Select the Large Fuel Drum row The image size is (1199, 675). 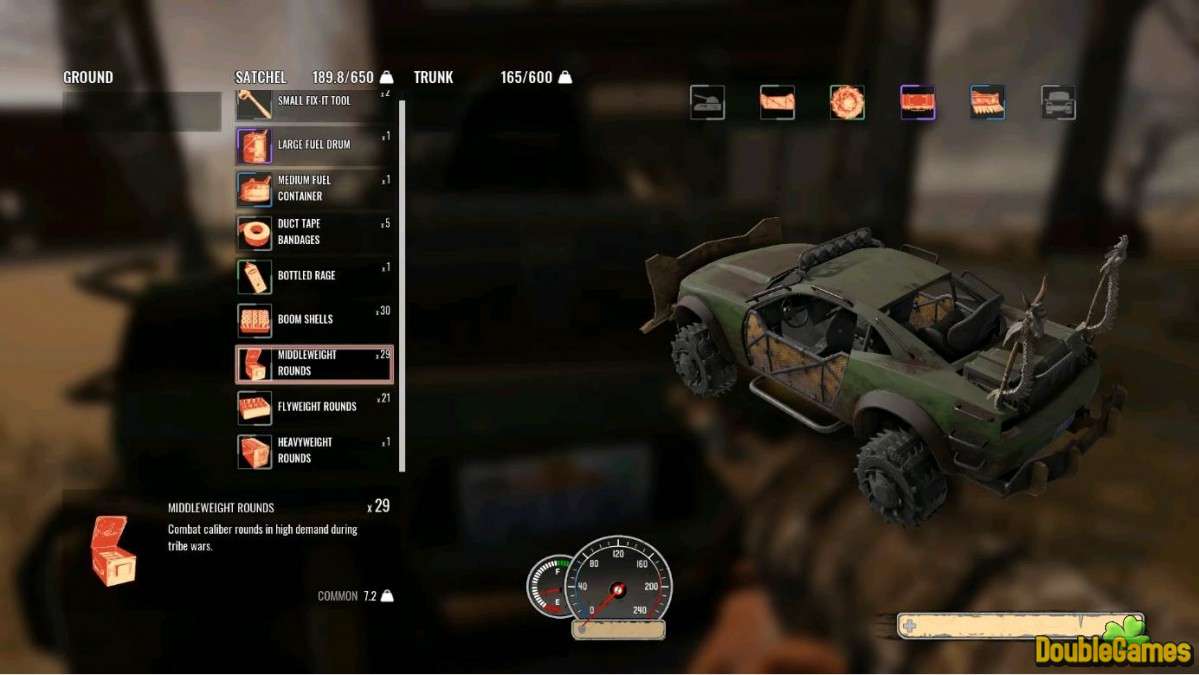[312, 145]
